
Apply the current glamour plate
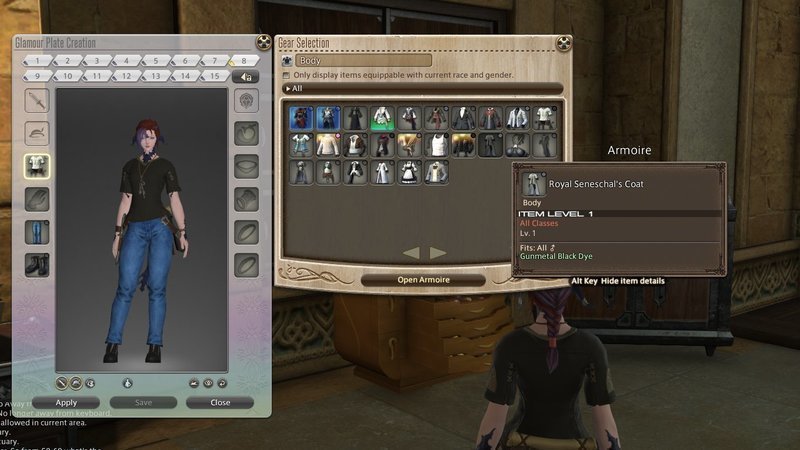66,402
